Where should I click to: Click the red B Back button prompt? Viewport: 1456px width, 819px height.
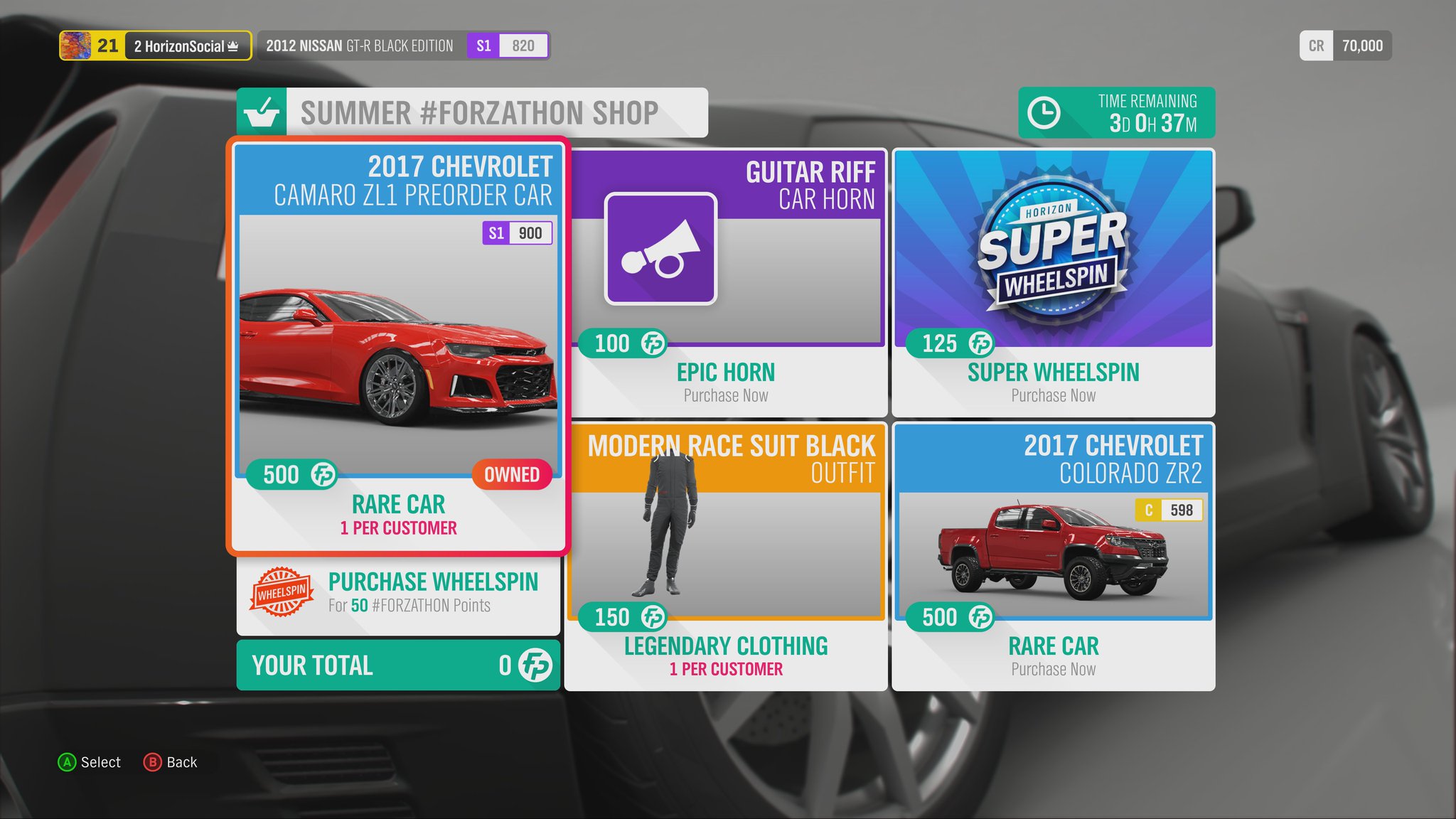[154, 762]
